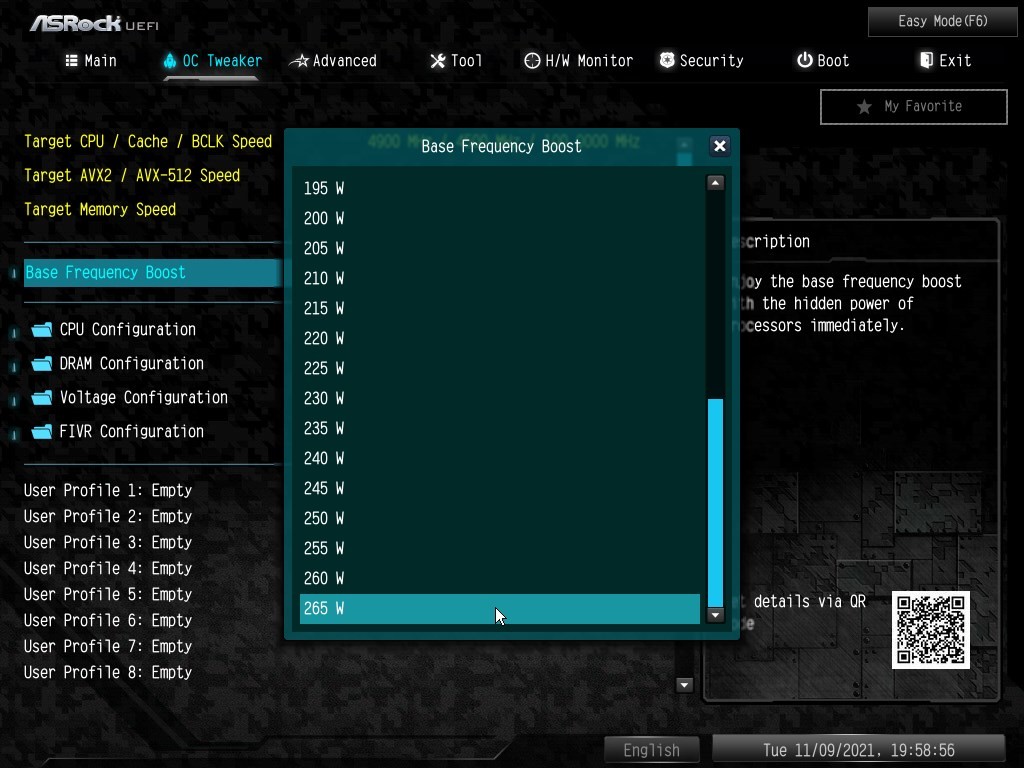Open the Exit tab

945,61
